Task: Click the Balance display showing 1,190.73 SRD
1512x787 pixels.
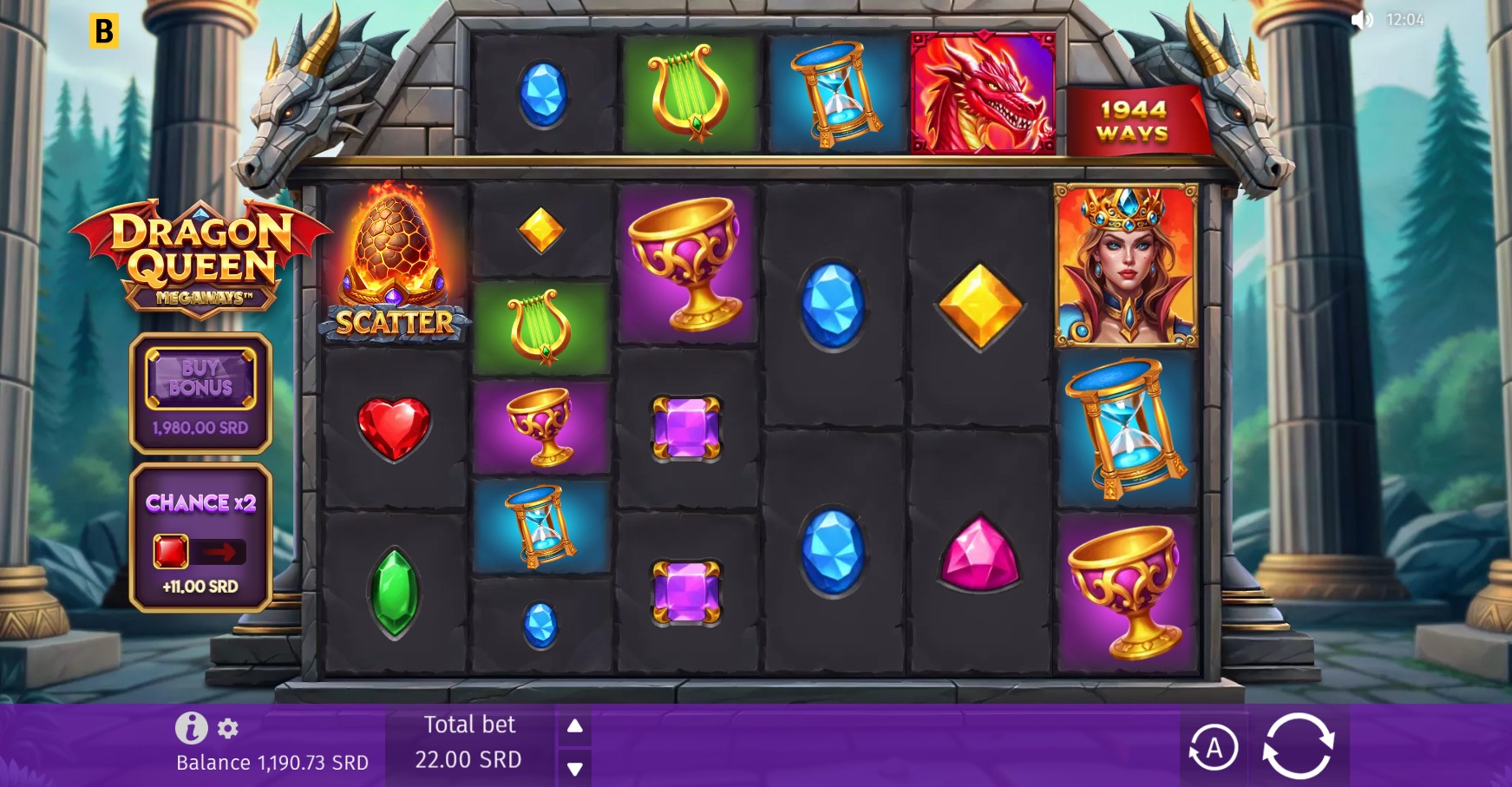Action: tap(272, 763)
